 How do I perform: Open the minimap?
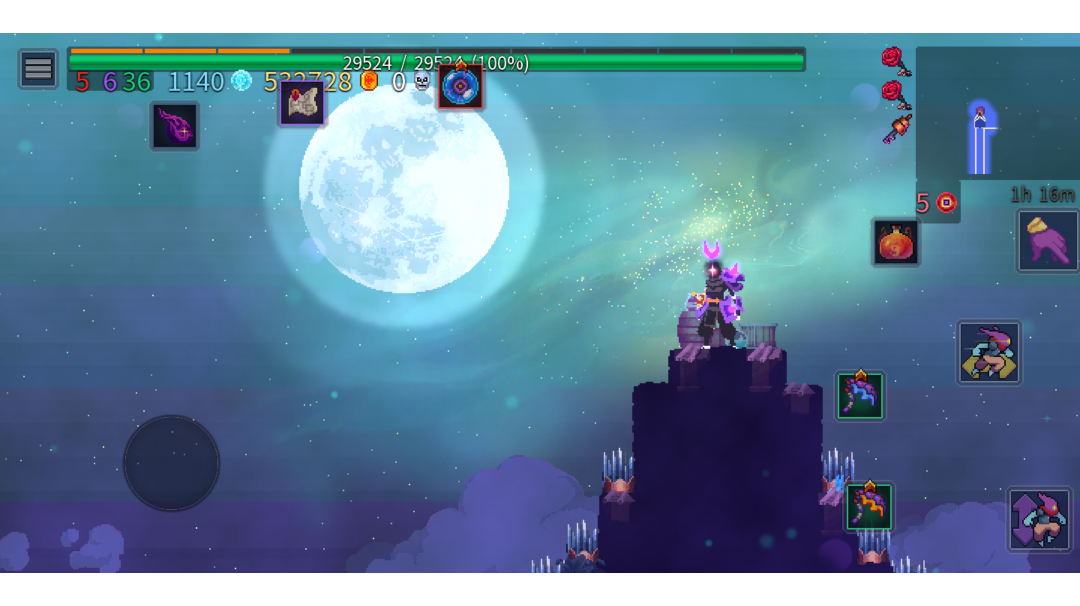pos(996,113)
